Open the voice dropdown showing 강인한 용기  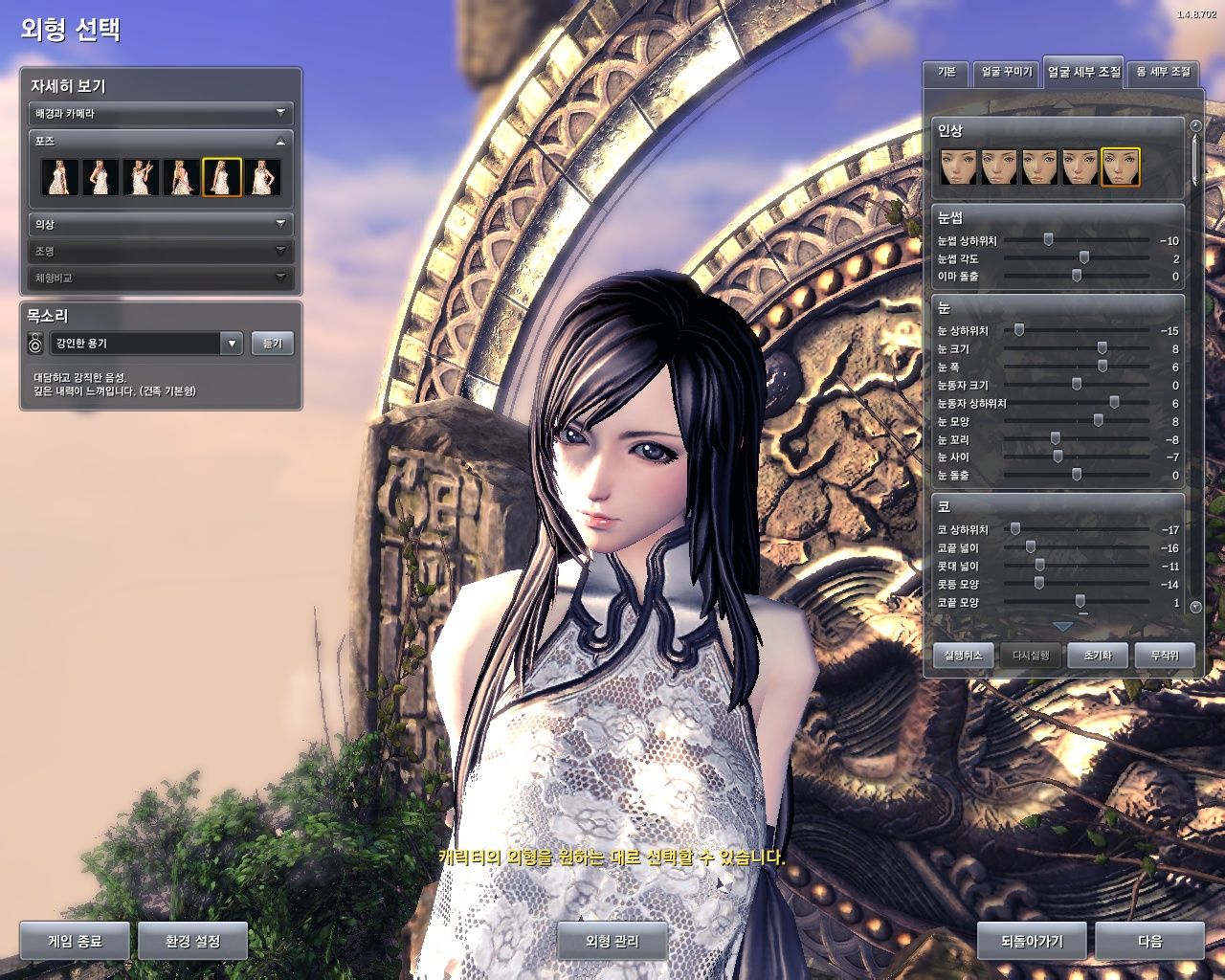(x=231, y=344)
